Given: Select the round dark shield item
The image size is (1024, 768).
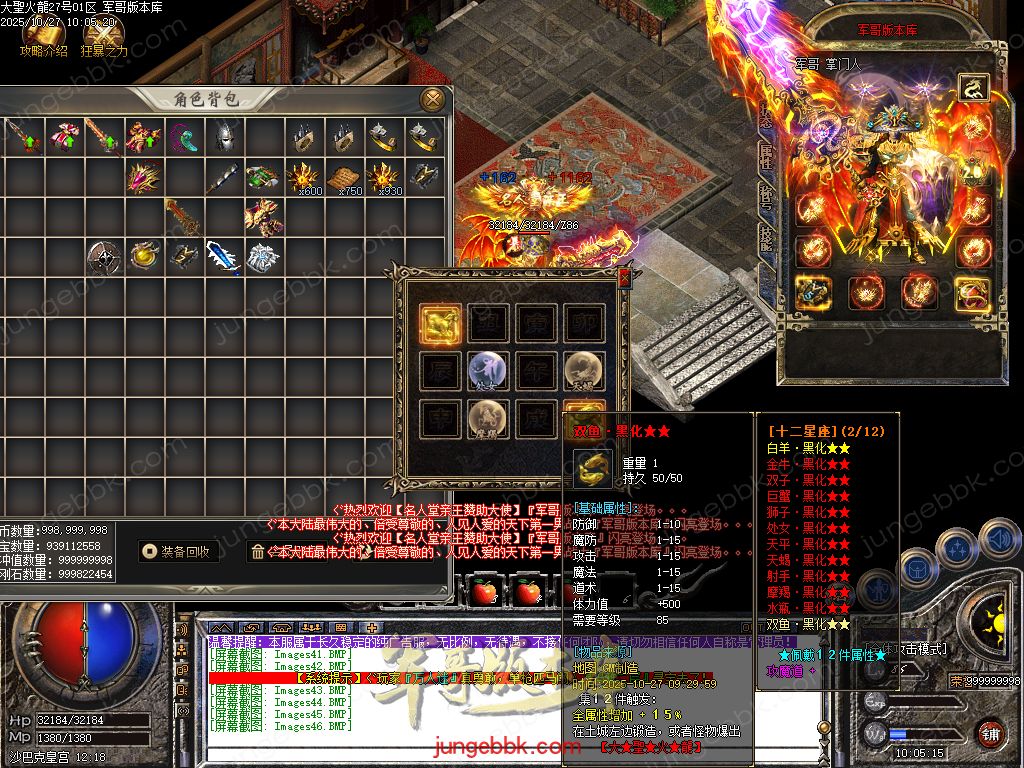Looking at the screenshot, I should [103, 256].
